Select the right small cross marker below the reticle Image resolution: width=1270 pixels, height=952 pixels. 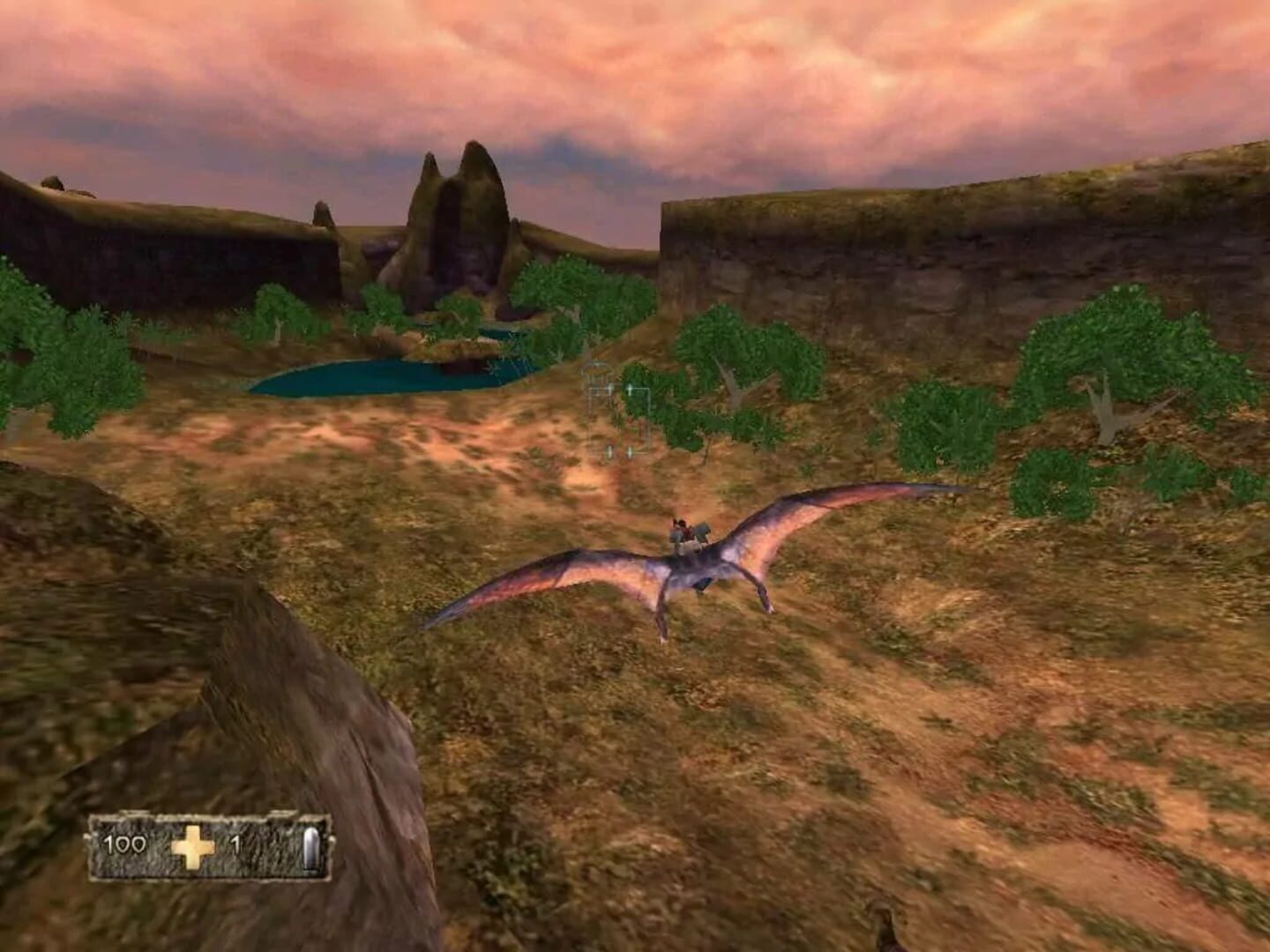631,452
